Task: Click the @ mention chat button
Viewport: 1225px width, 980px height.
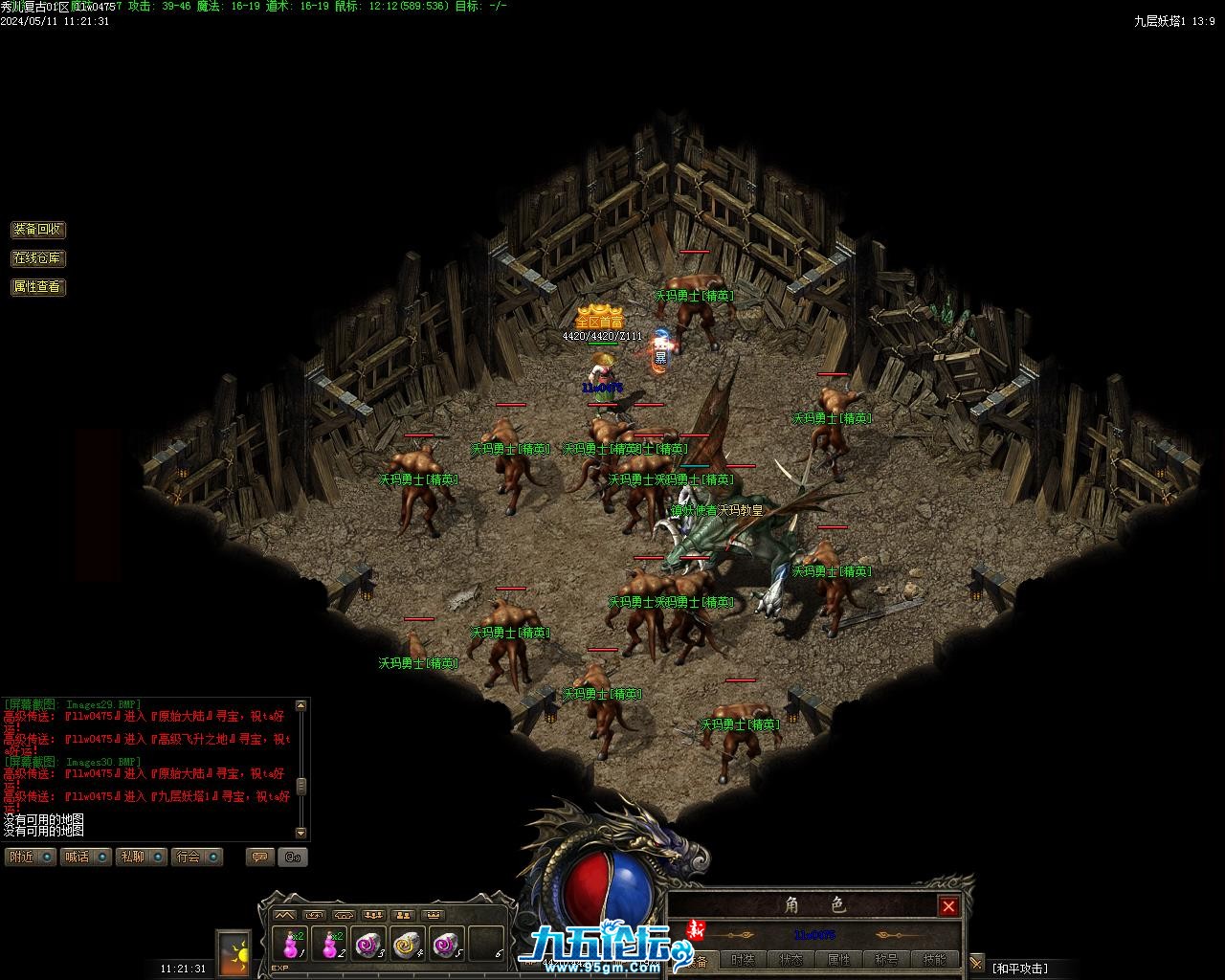Action: [292, 857]
